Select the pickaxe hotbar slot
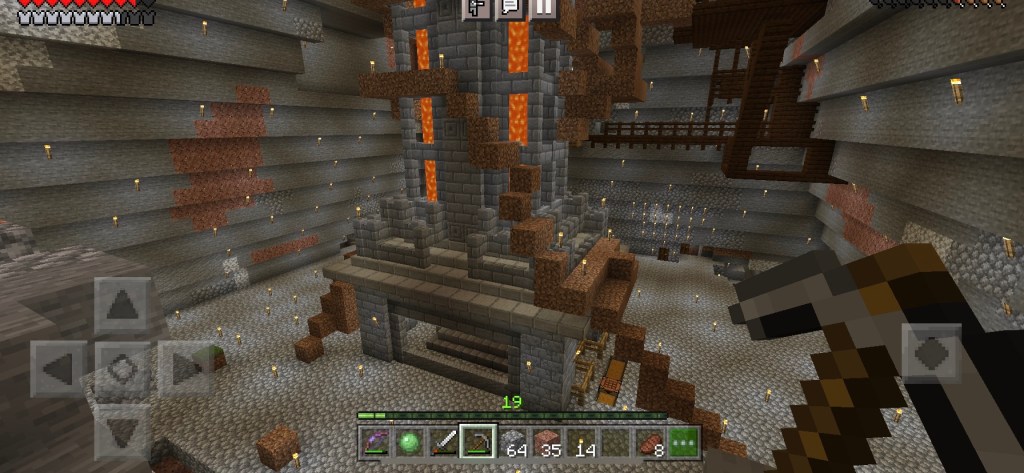 (476, 443)
